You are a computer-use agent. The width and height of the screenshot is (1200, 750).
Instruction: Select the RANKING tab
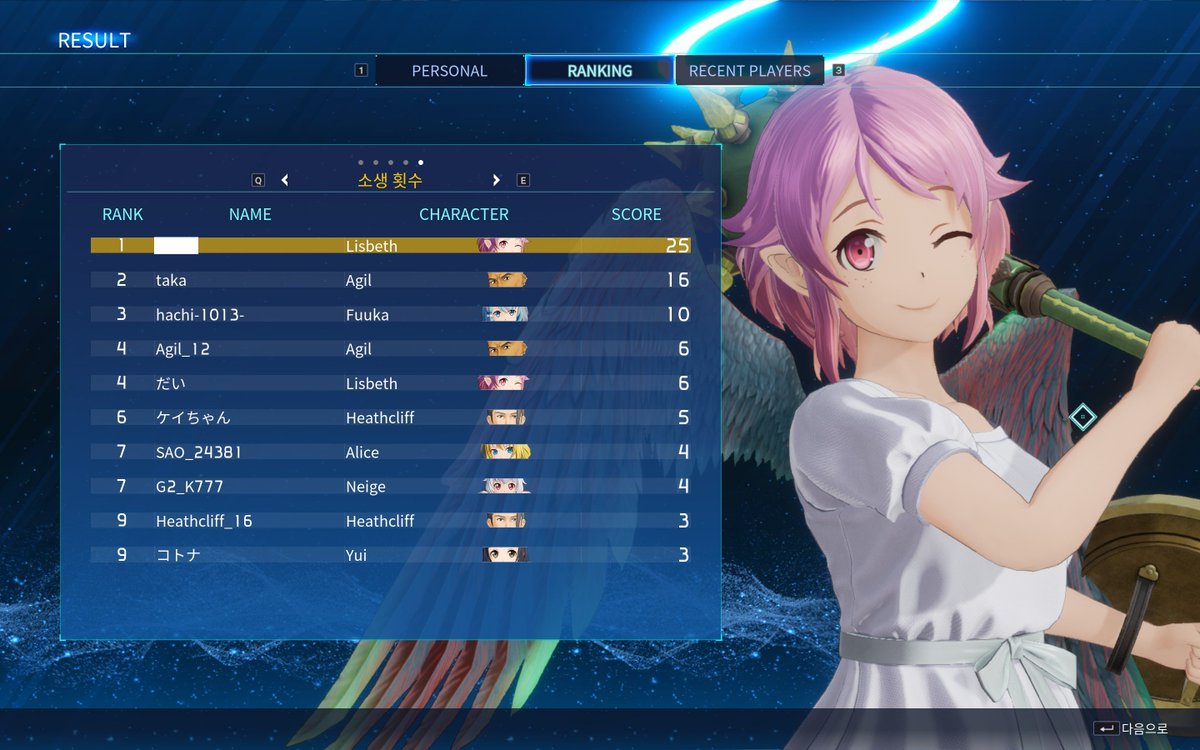(599, 71)
